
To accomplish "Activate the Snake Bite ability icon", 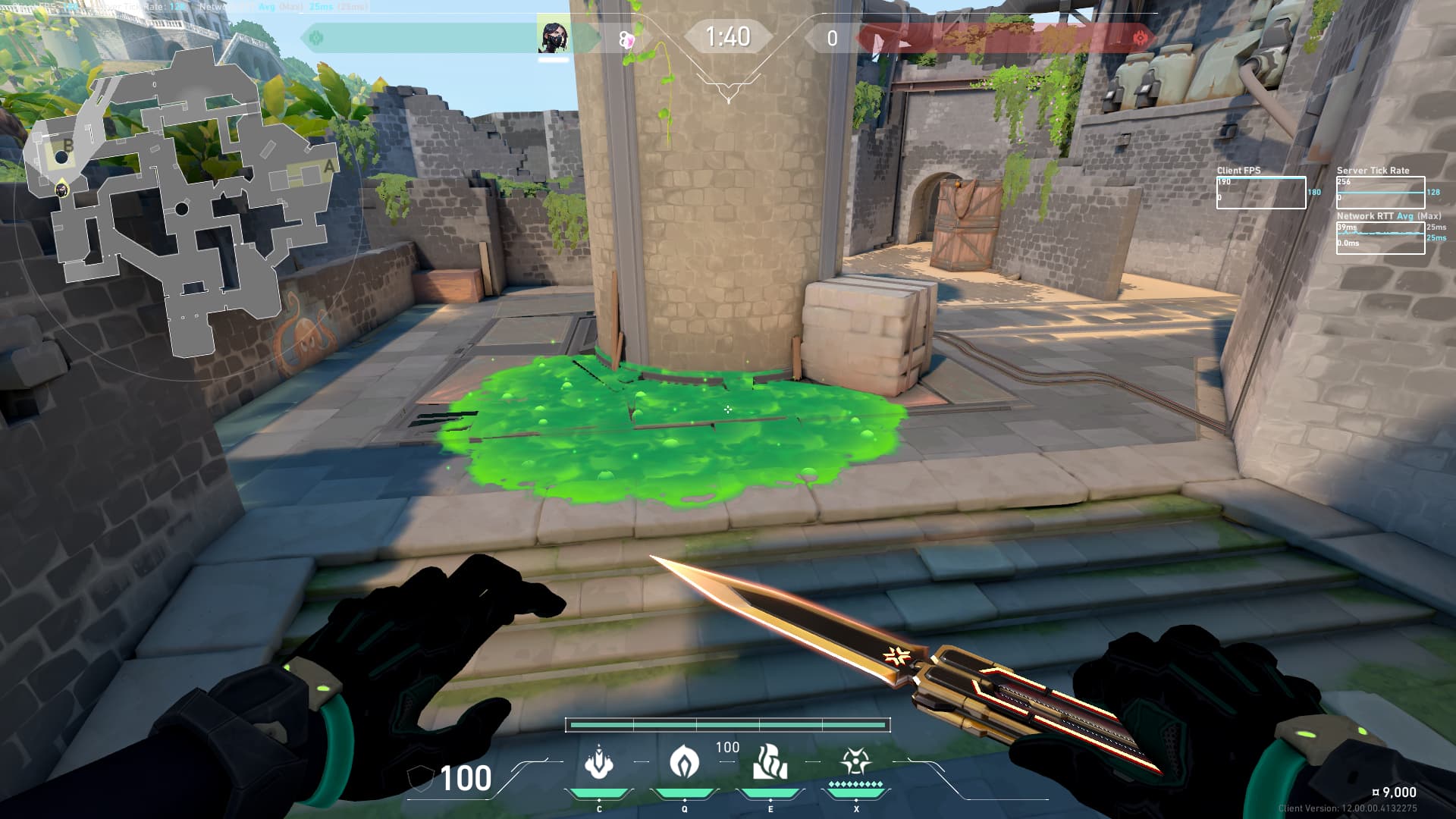I will point(598,761).
